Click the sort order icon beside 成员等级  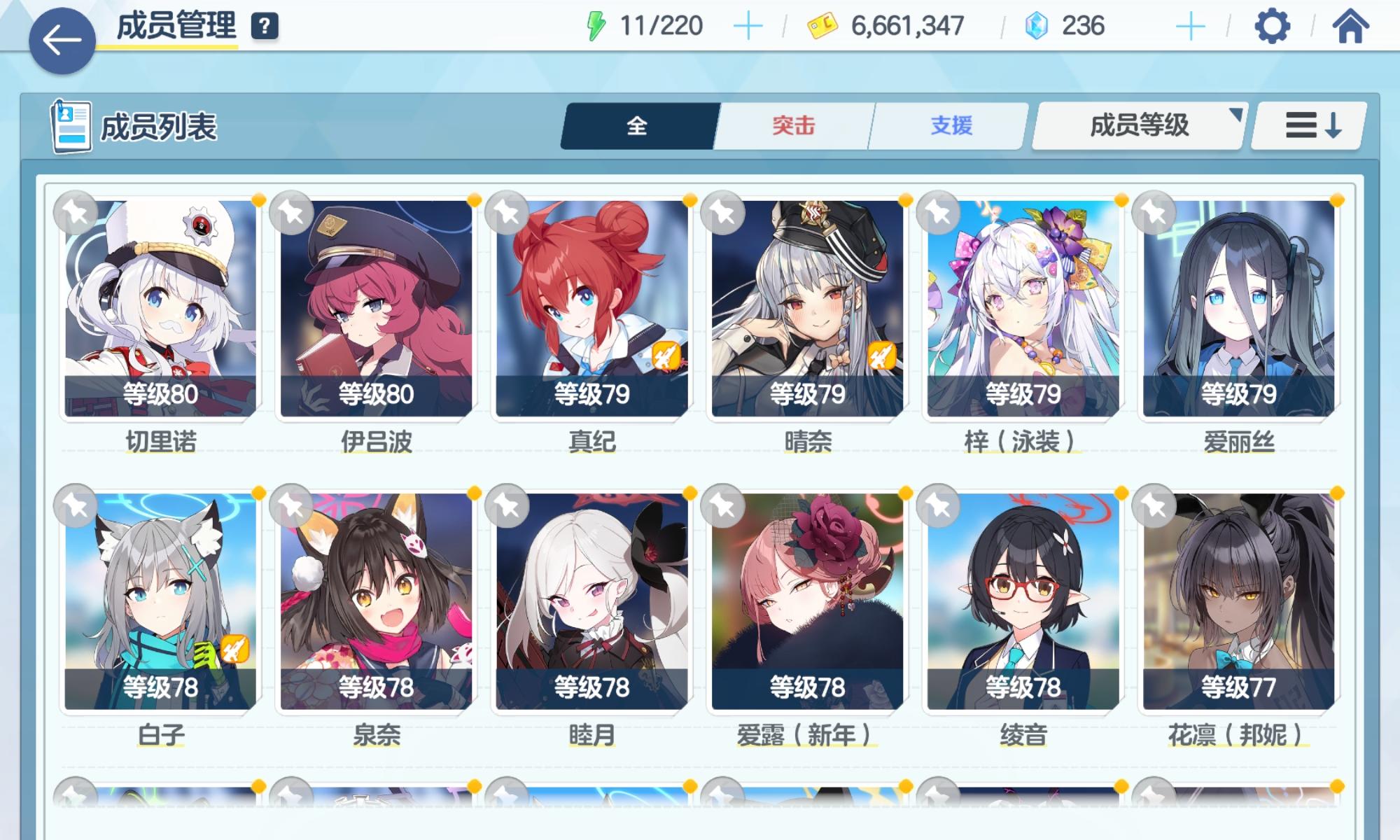tap(1312, 126)
